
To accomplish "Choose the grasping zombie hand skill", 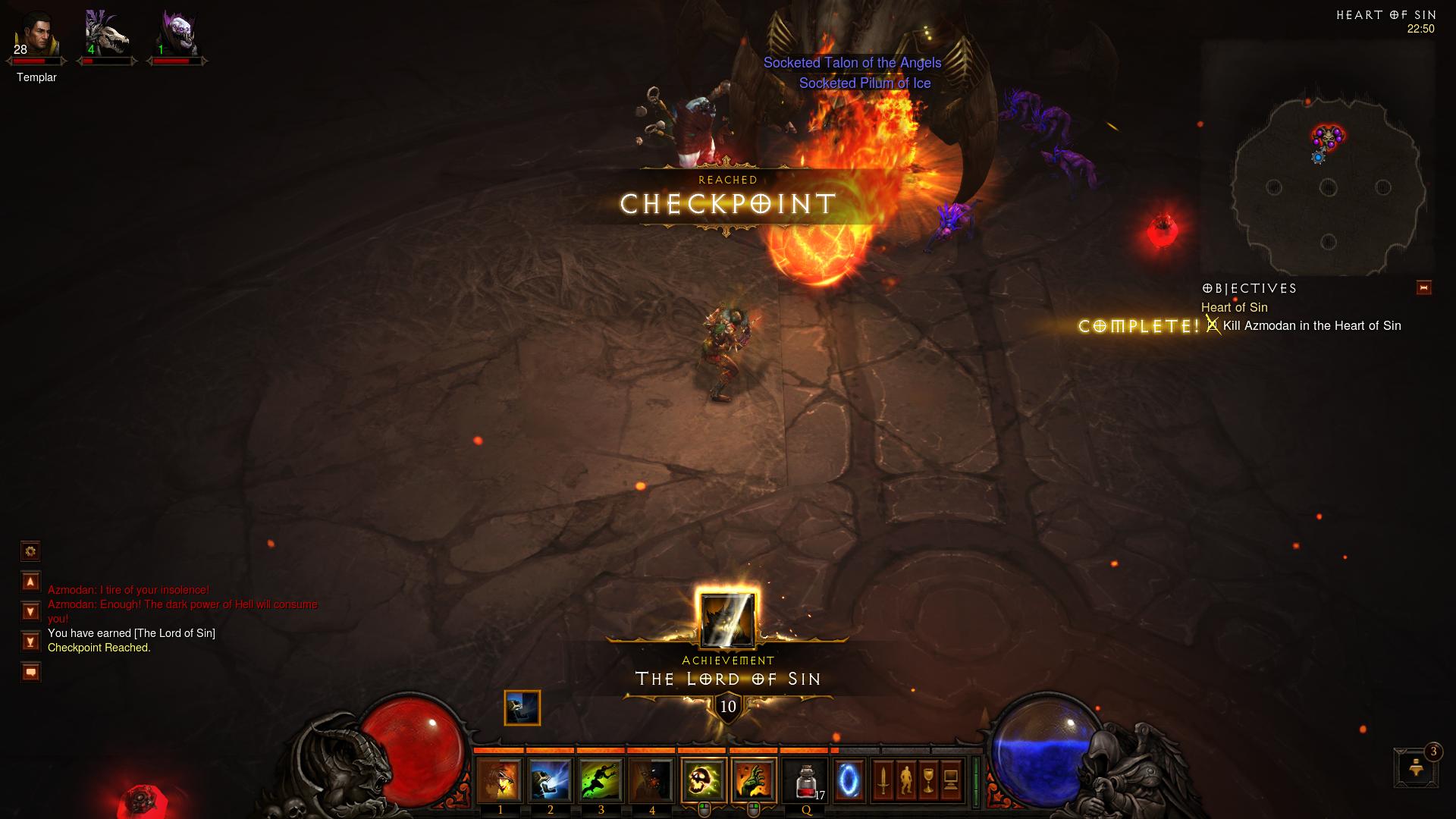I will [x=754, y=781].
